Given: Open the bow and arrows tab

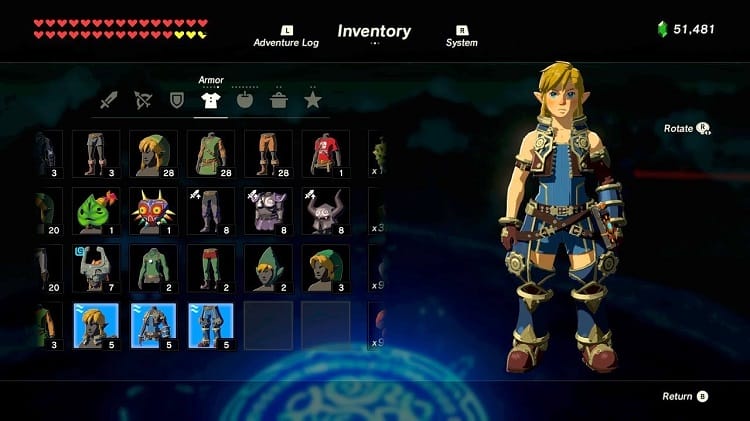Looking at the screenshot, I should point(144,100).
